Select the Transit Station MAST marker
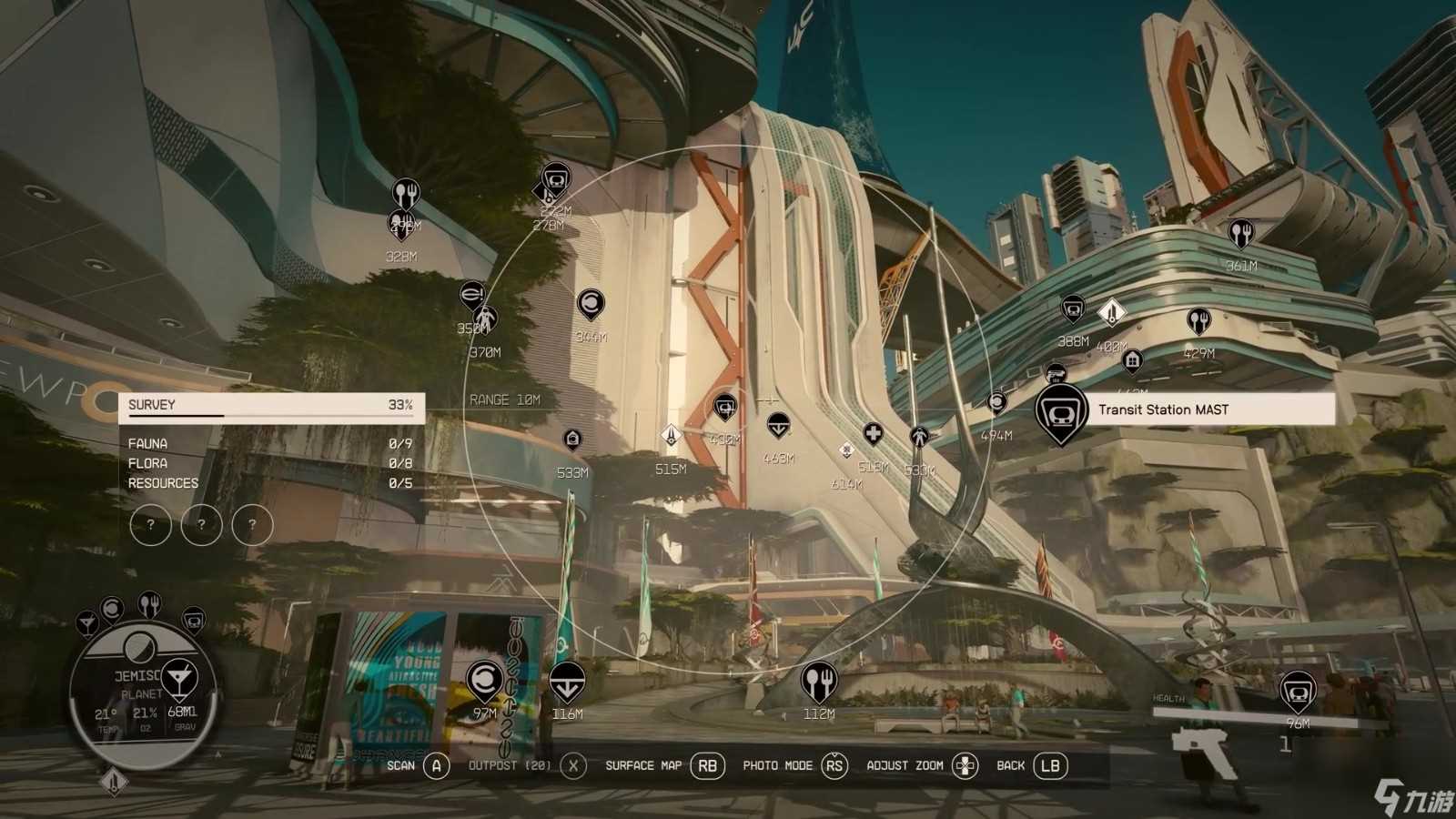The image size is (1456, 819). pos(1061,411)
